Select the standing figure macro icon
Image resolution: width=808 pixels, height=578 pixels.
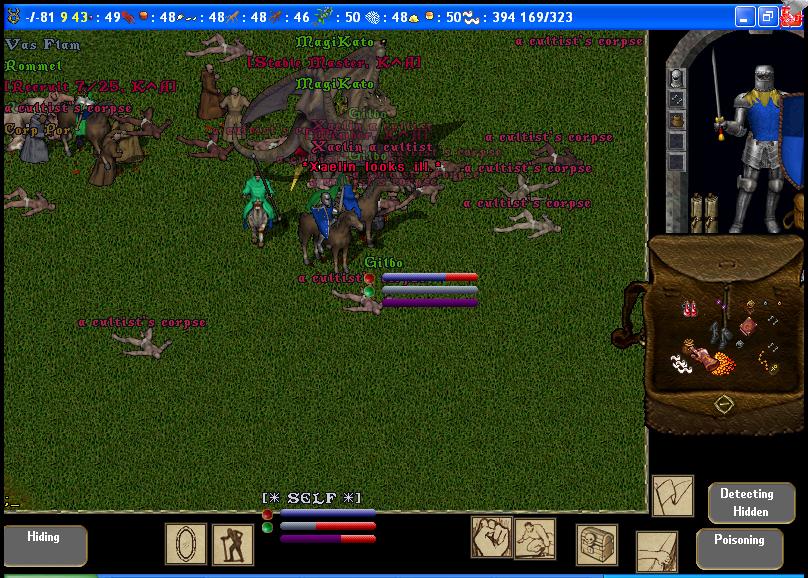(232, 545)
